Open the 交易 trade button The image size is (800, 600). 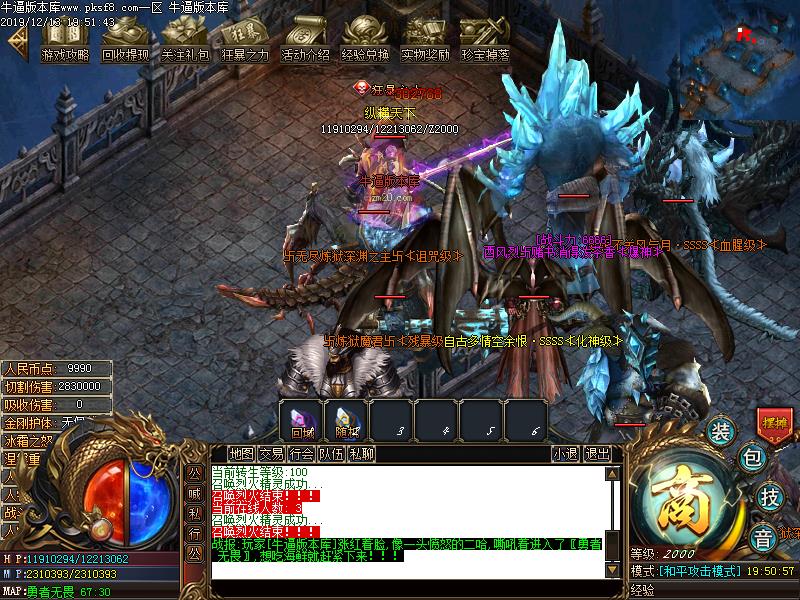(271, 453)
